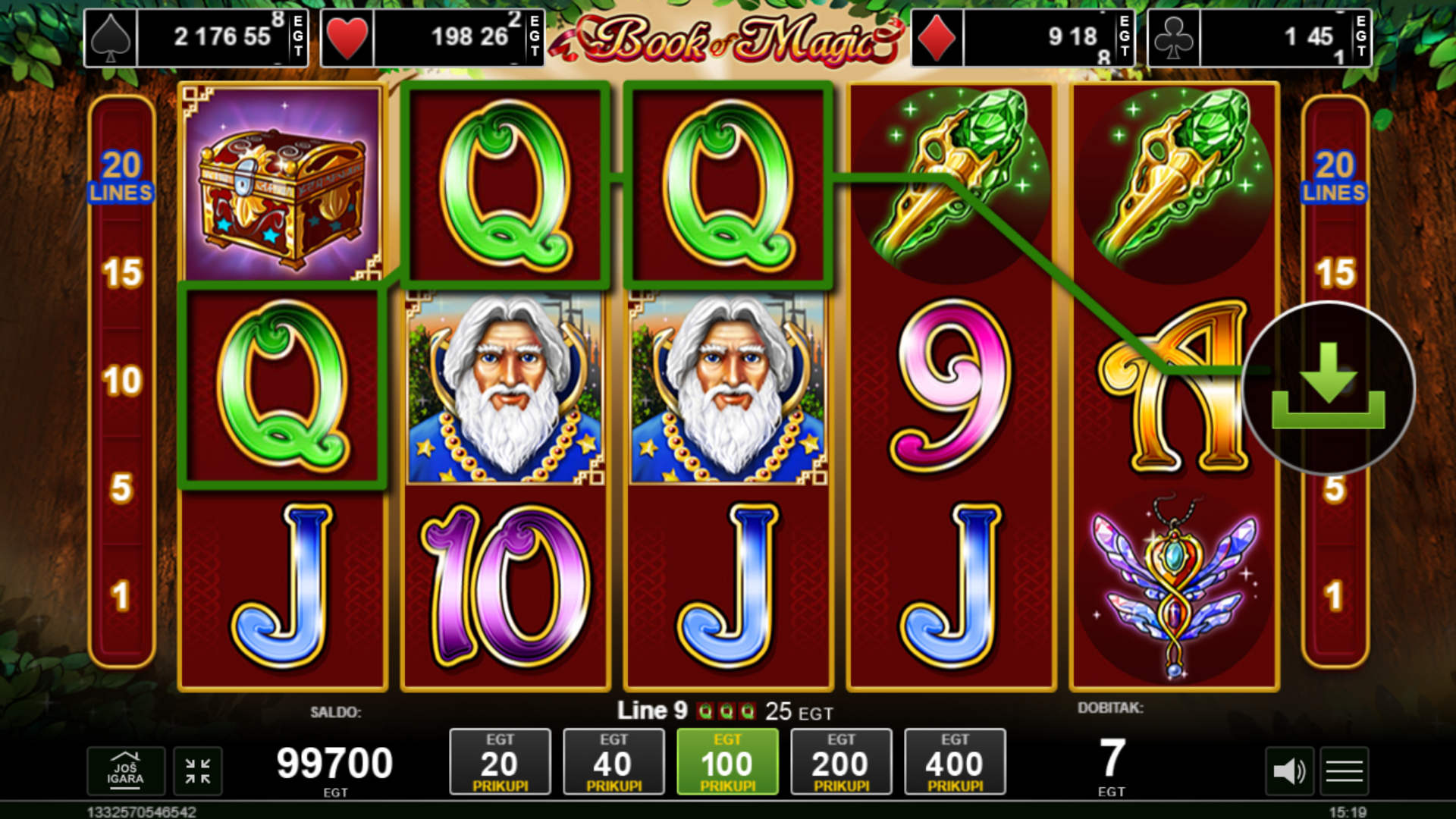Image resolution: width=1456 pixels, height=819 pixels.
Task: Toggle fullscreen with the arrows icon
Action: [198, 771]
